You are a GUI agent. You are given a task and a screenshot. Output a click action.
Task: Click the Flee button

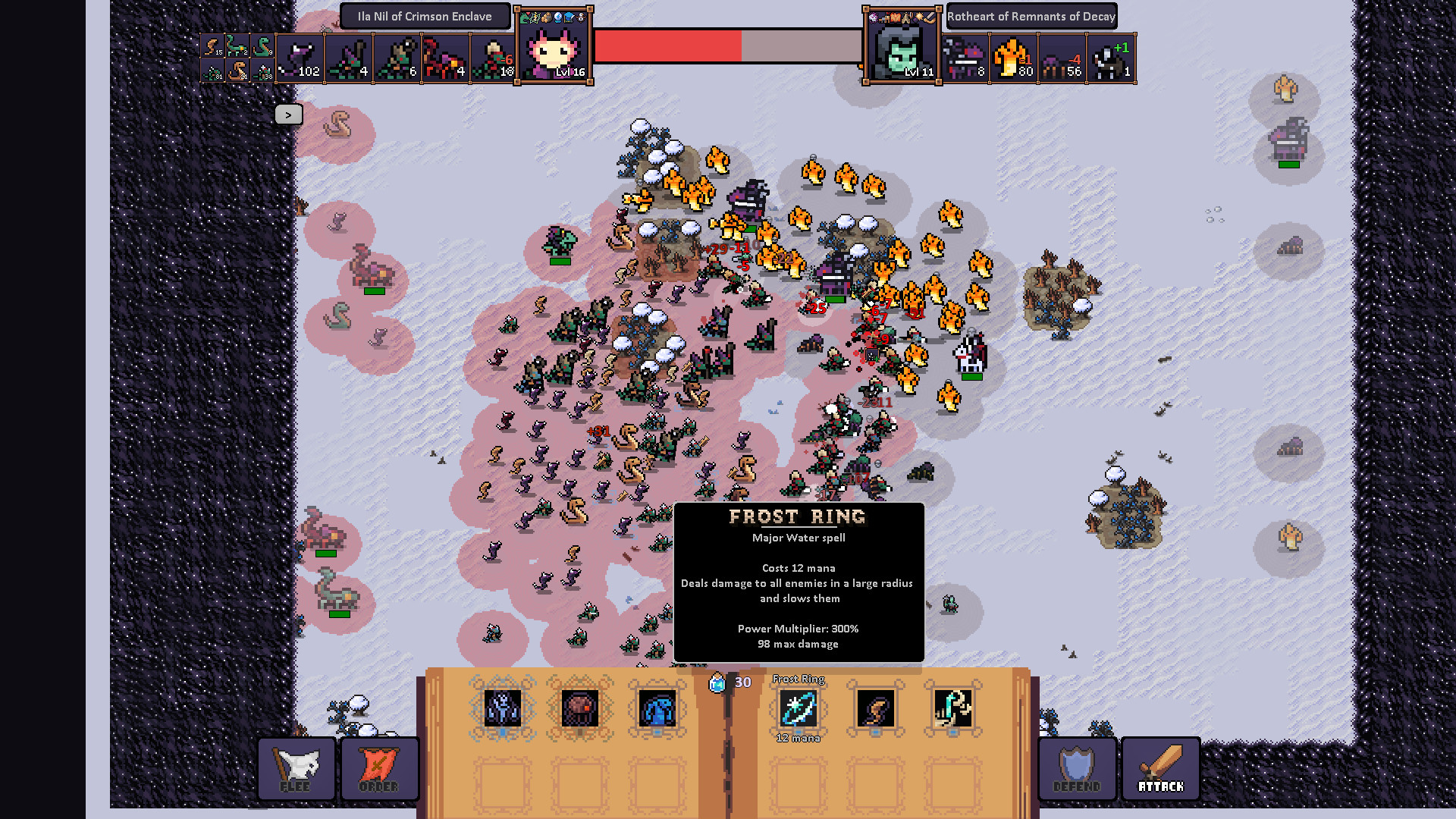296,769
